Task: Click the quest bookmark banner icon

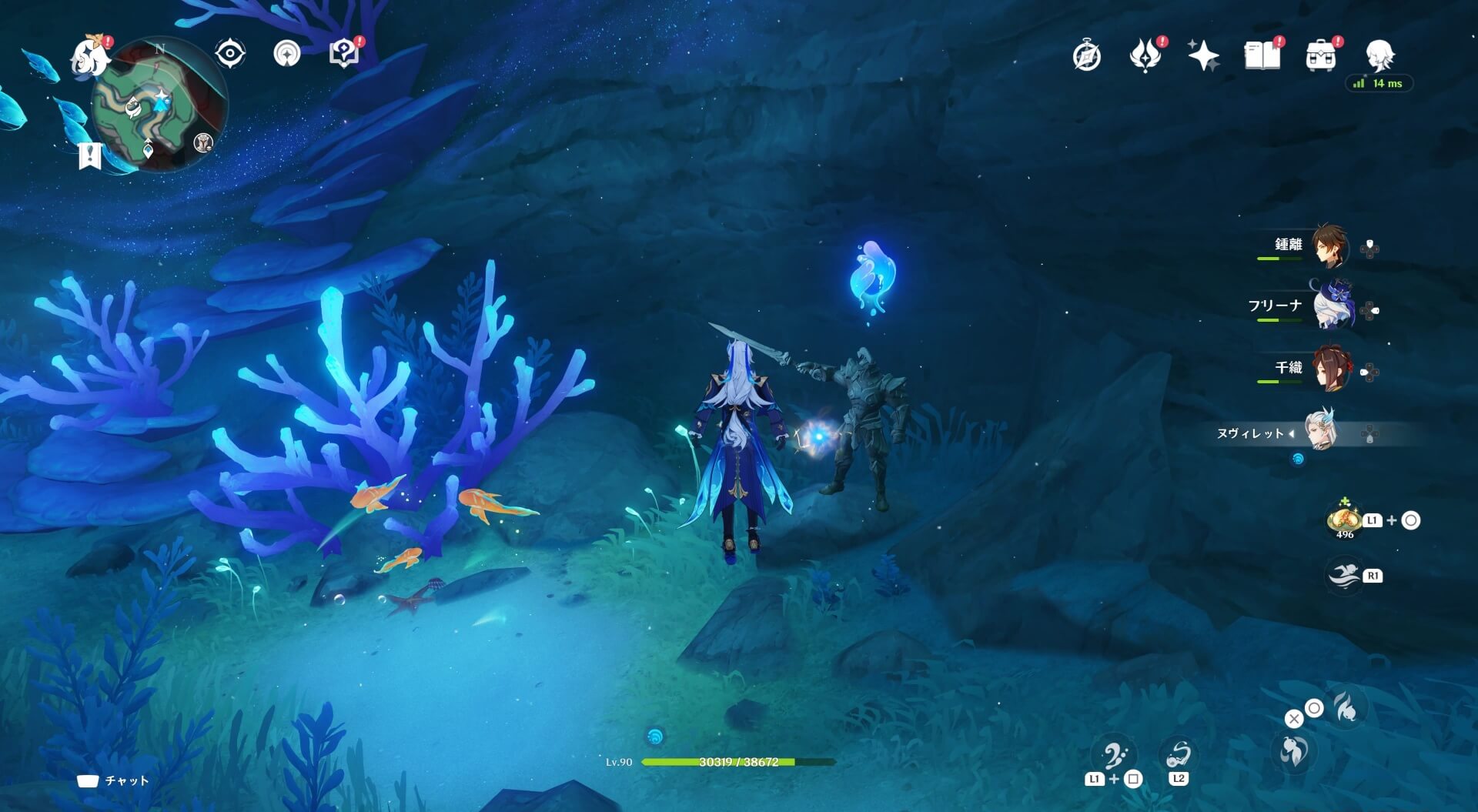Action: point(90,155)
